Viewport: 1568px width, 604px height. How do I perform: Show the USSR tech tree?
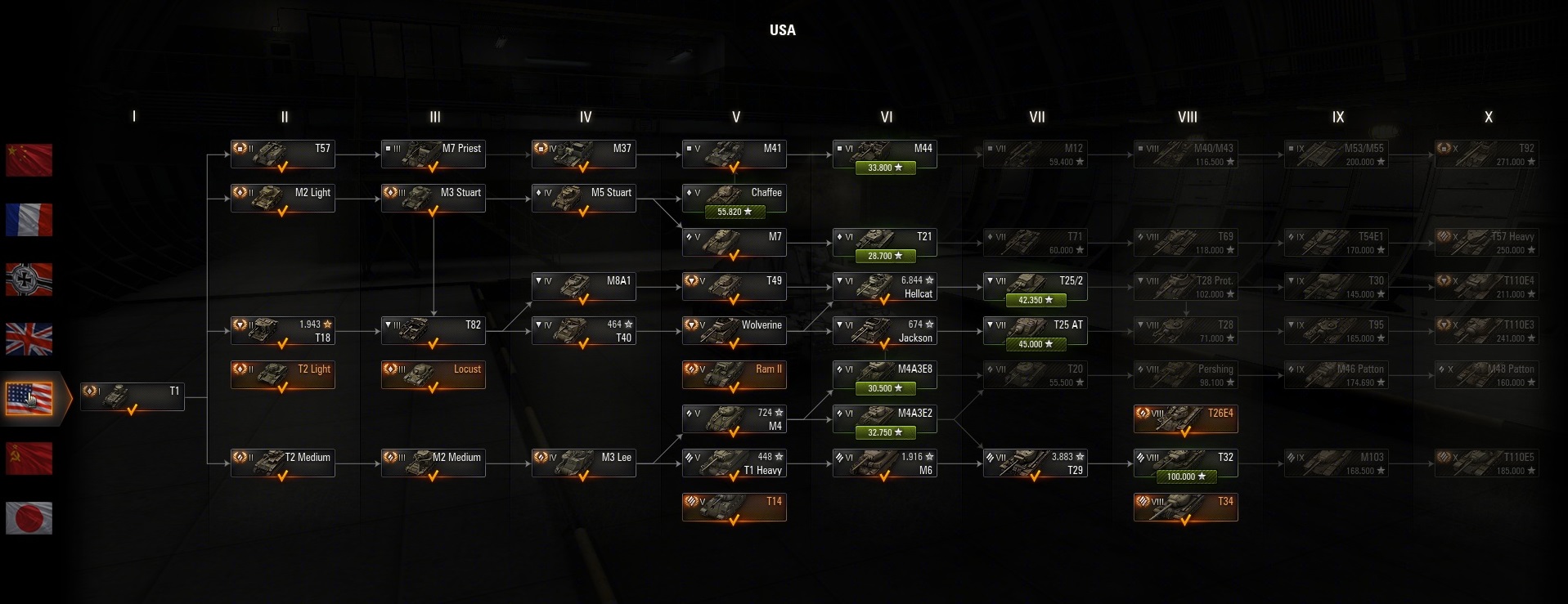click(29, 458)
